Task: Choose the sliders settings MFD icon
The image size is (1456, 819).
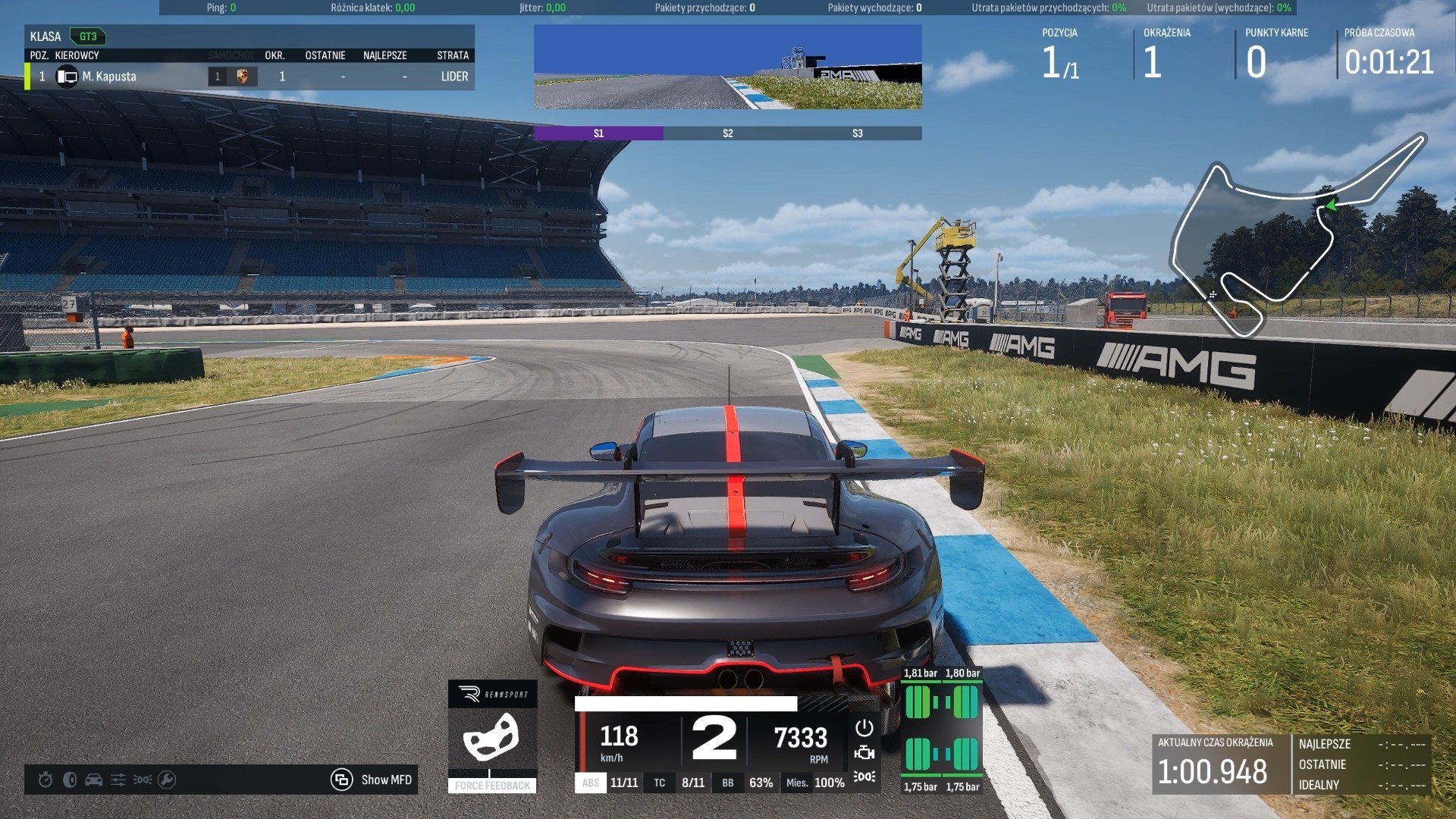Action: [118, 780]
